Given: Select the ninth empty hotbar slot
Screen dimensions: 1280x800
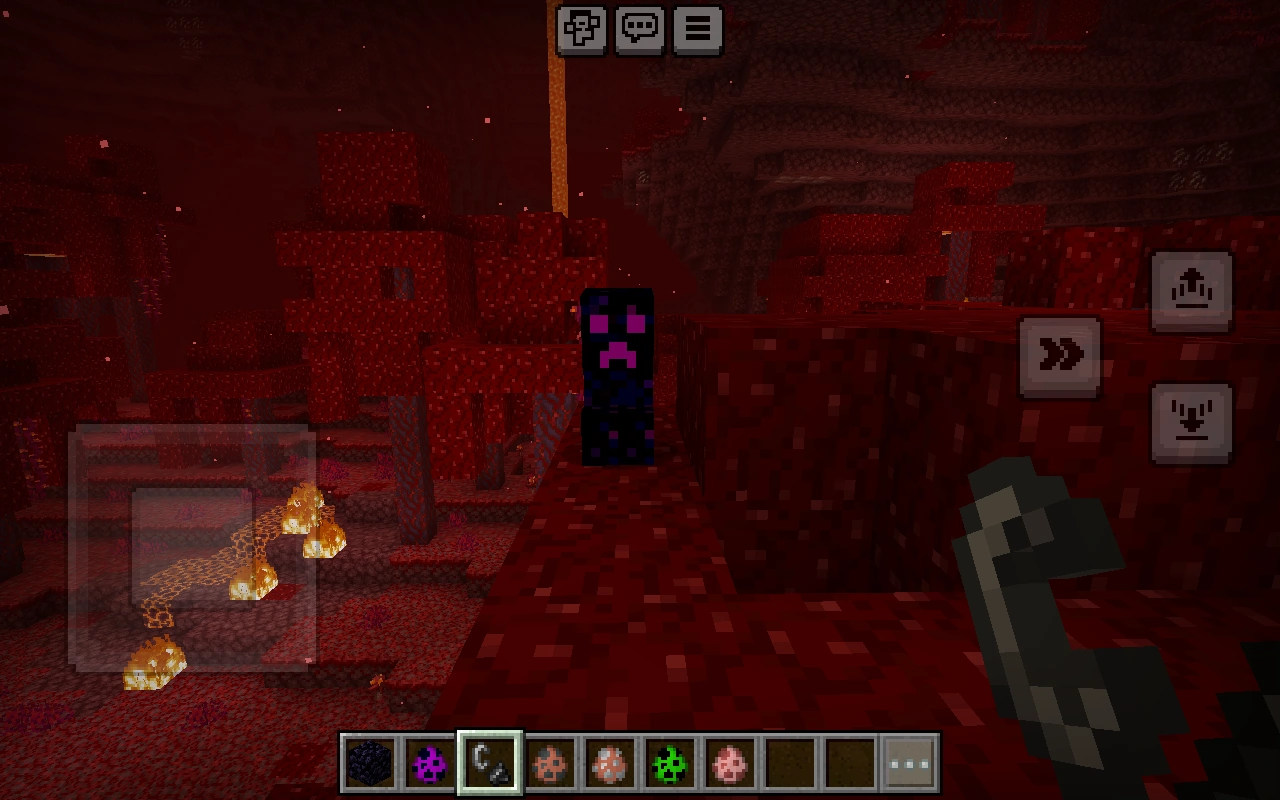Looking at the screenshot, I should 850,761.
